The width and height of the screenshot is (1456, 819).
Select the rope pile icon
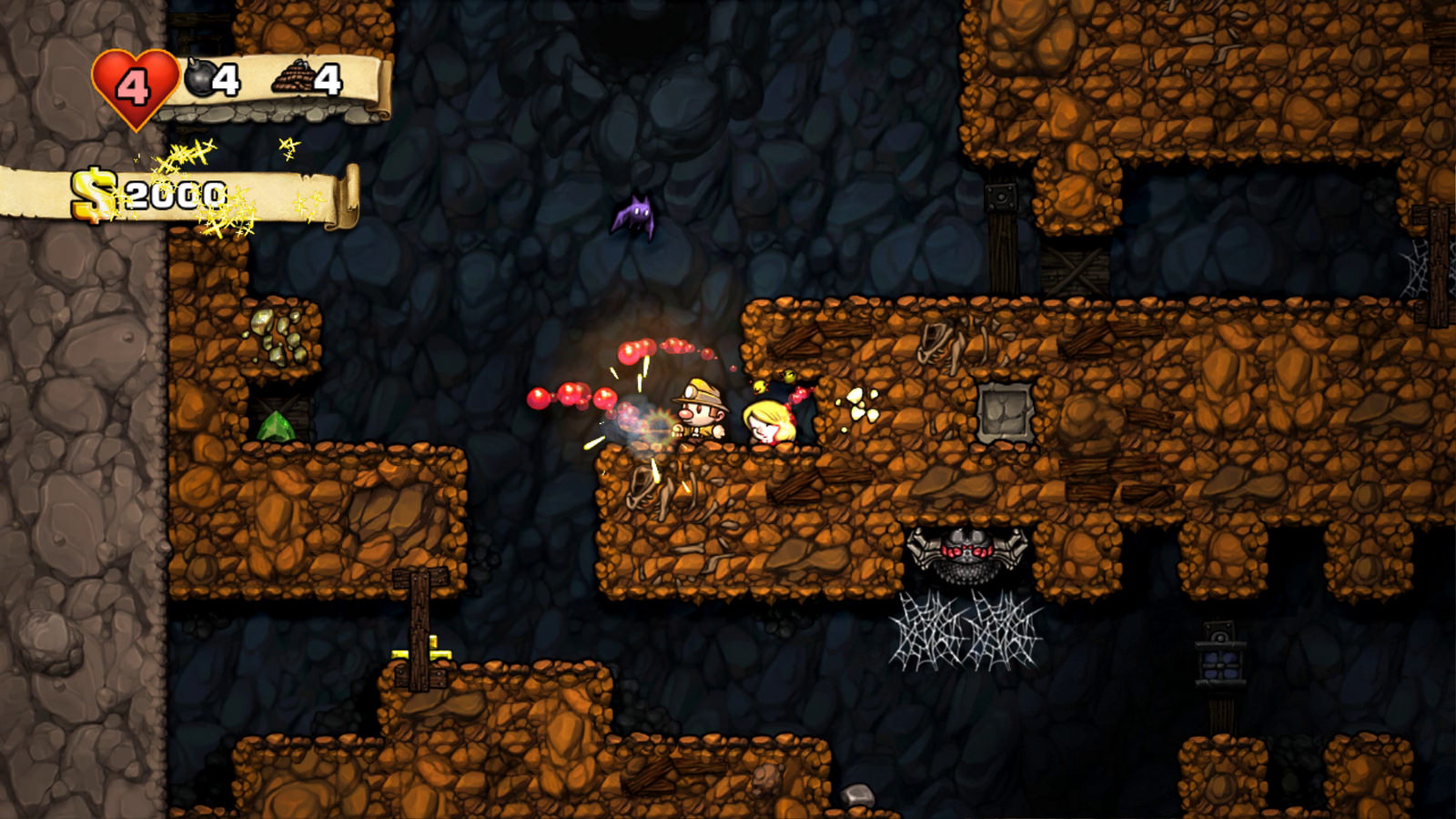293,78
